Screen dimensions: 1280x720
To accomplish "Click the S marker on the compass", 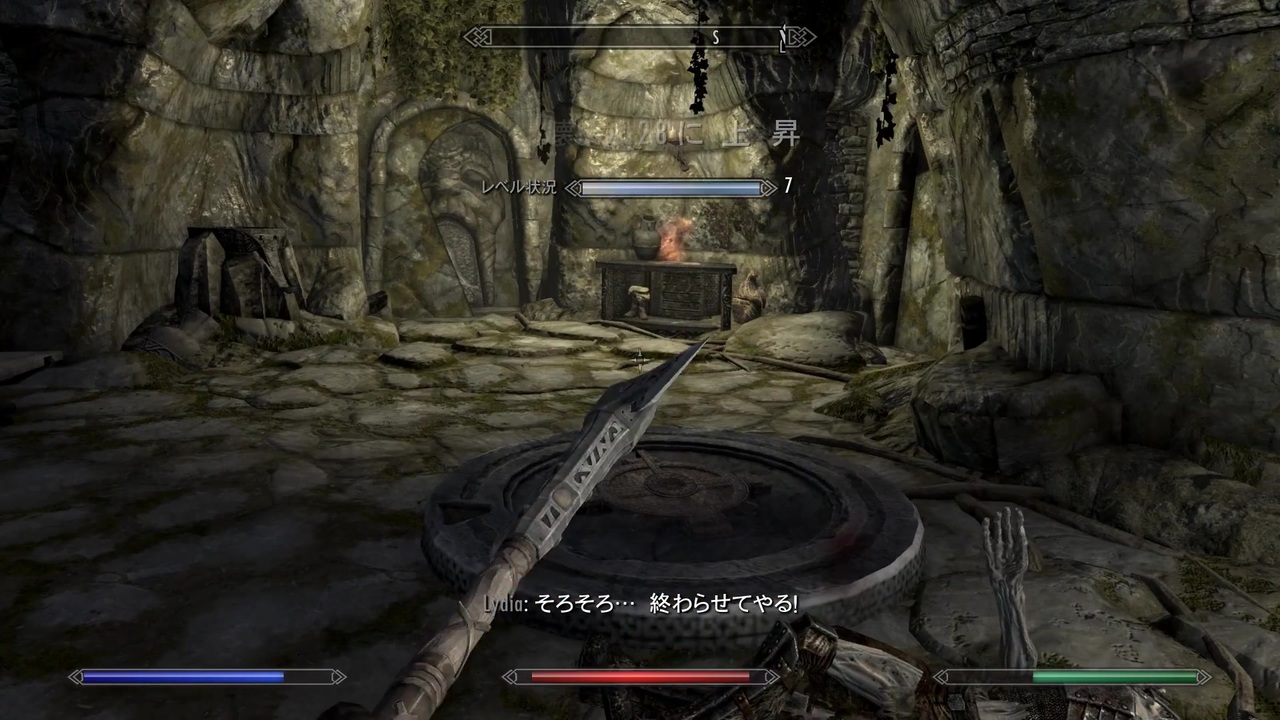I will pos(715,37).
